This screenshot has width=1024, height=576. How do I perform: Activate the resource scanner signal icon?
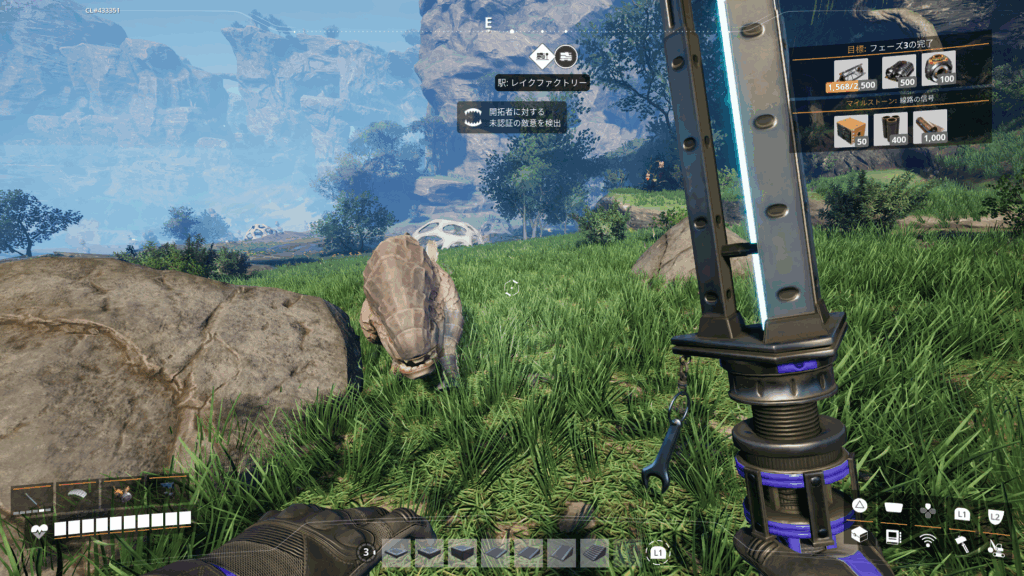point(928,540)
